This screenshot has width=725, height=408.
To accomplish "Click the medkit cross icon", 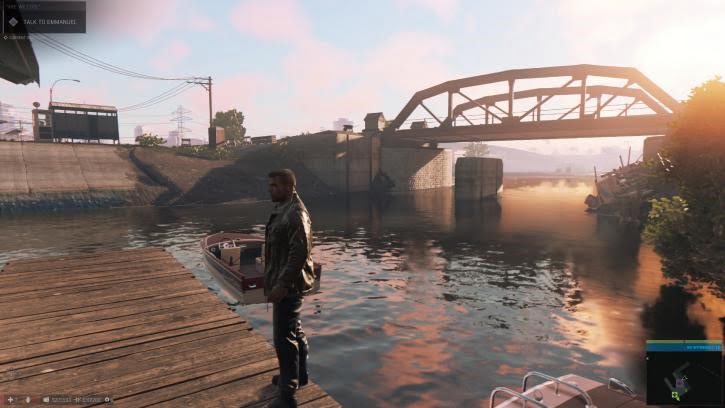I will [10, 400].
